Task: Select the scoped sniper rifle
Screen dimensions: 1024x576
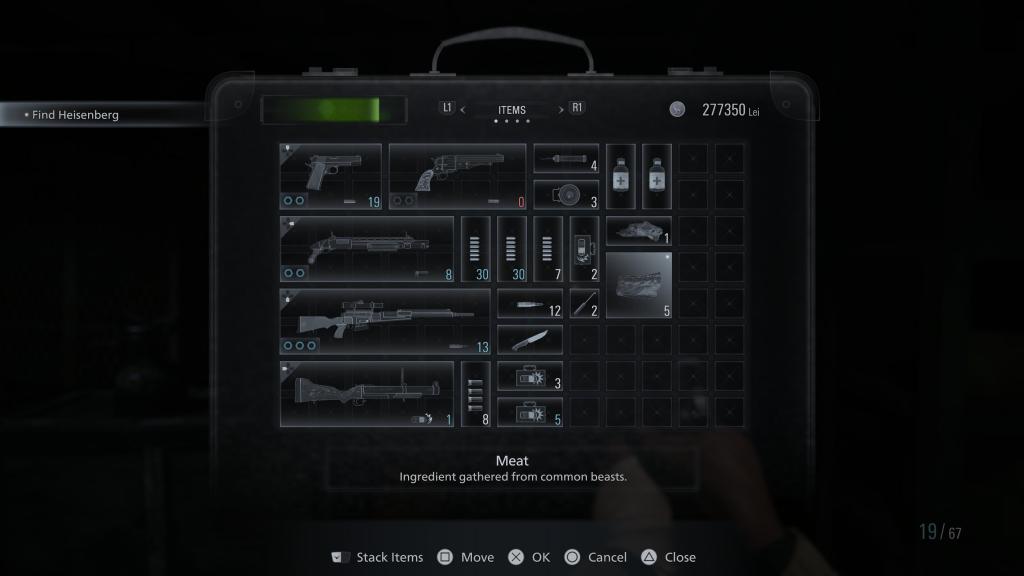Action: click(x=385, y=322)
